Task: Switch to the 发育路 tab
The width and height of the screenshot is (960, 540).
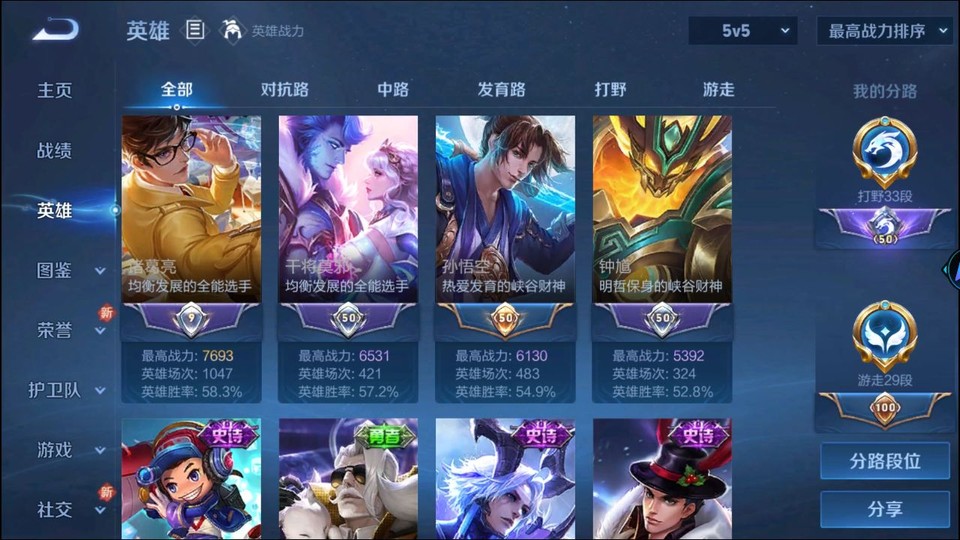Action: (501, 90)
